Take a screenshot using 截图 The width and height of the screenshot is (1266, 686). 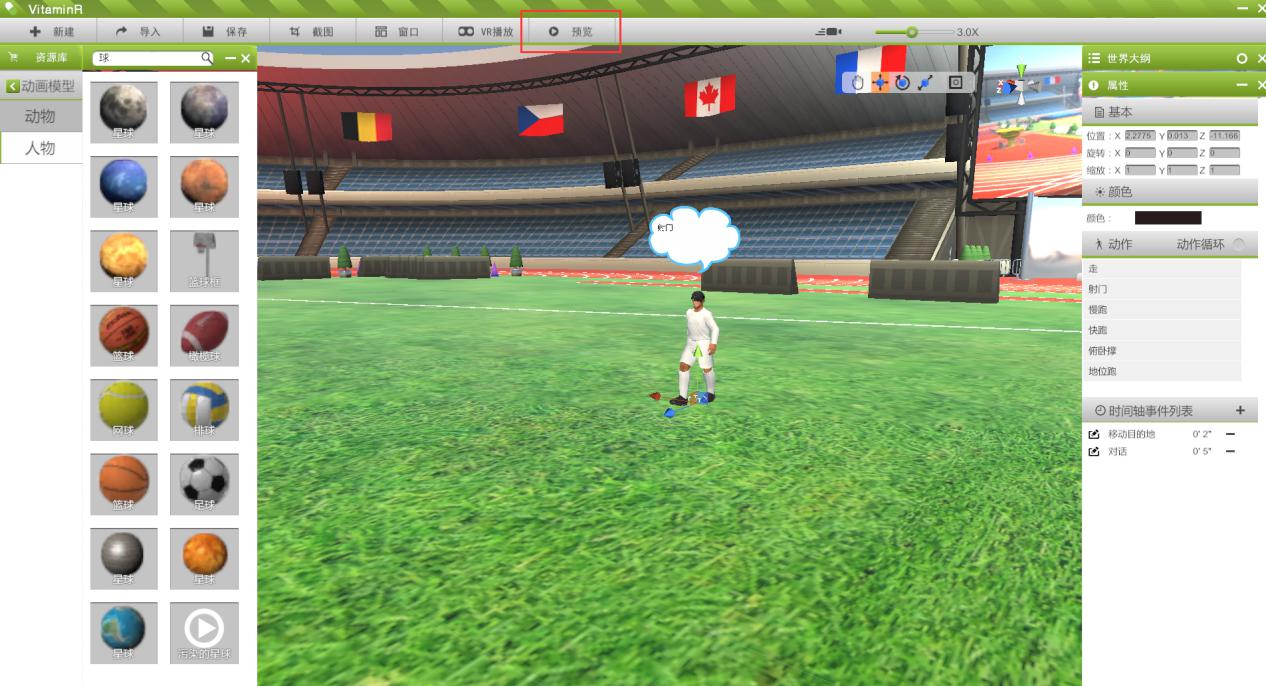(x=311, y=32)
